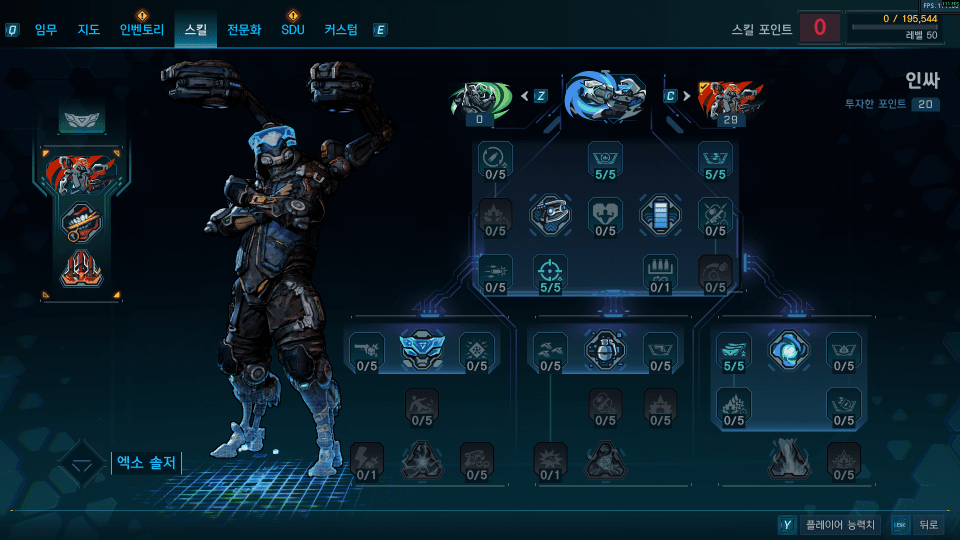
Task: Select the 스킬 (skills) tab
Action: pos(195,29)
